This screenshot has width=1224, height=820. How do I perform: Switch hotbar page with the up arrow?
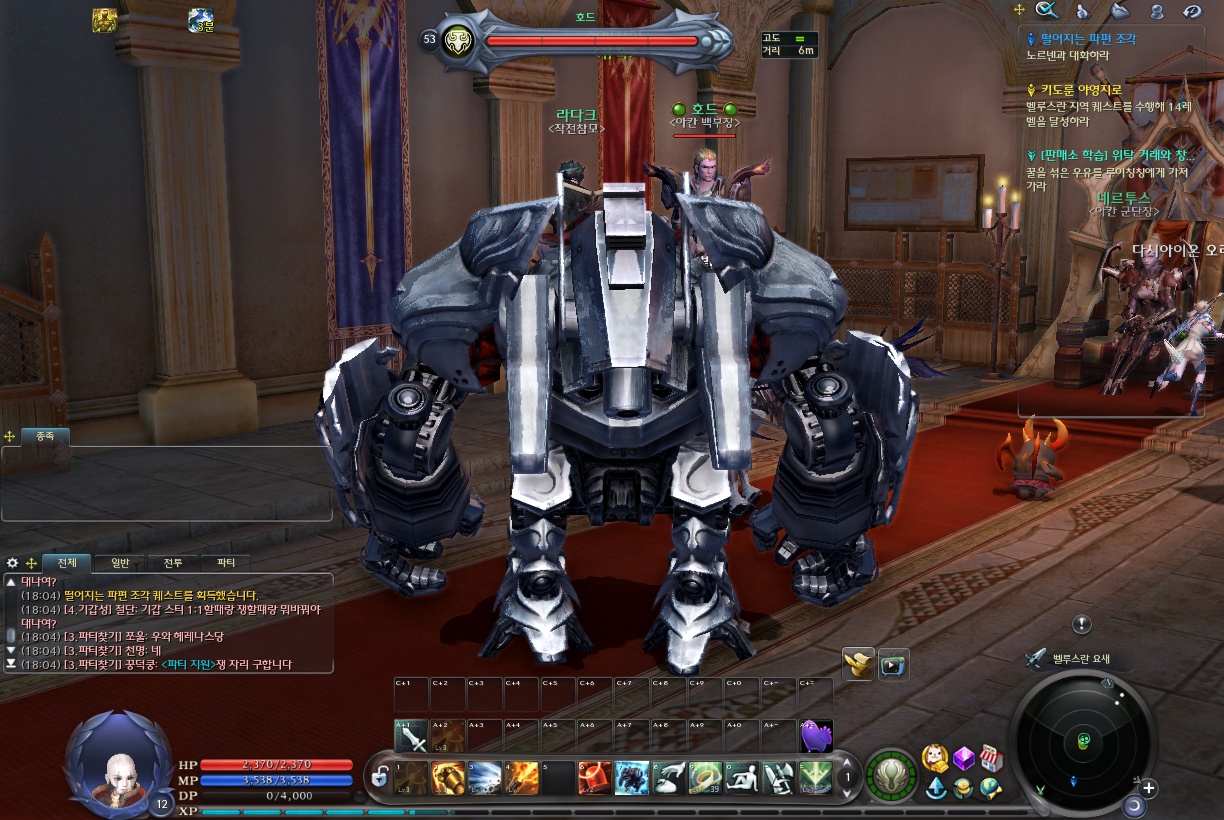pyautogui.click(x=848, y=763)
